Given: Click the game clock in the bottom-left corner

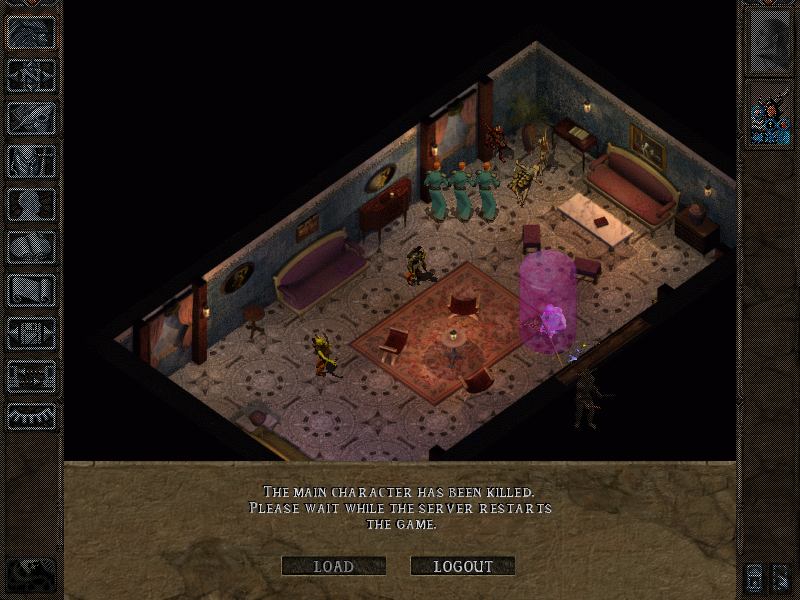Looking at the screenshot, I should click(x=32, y=573).
